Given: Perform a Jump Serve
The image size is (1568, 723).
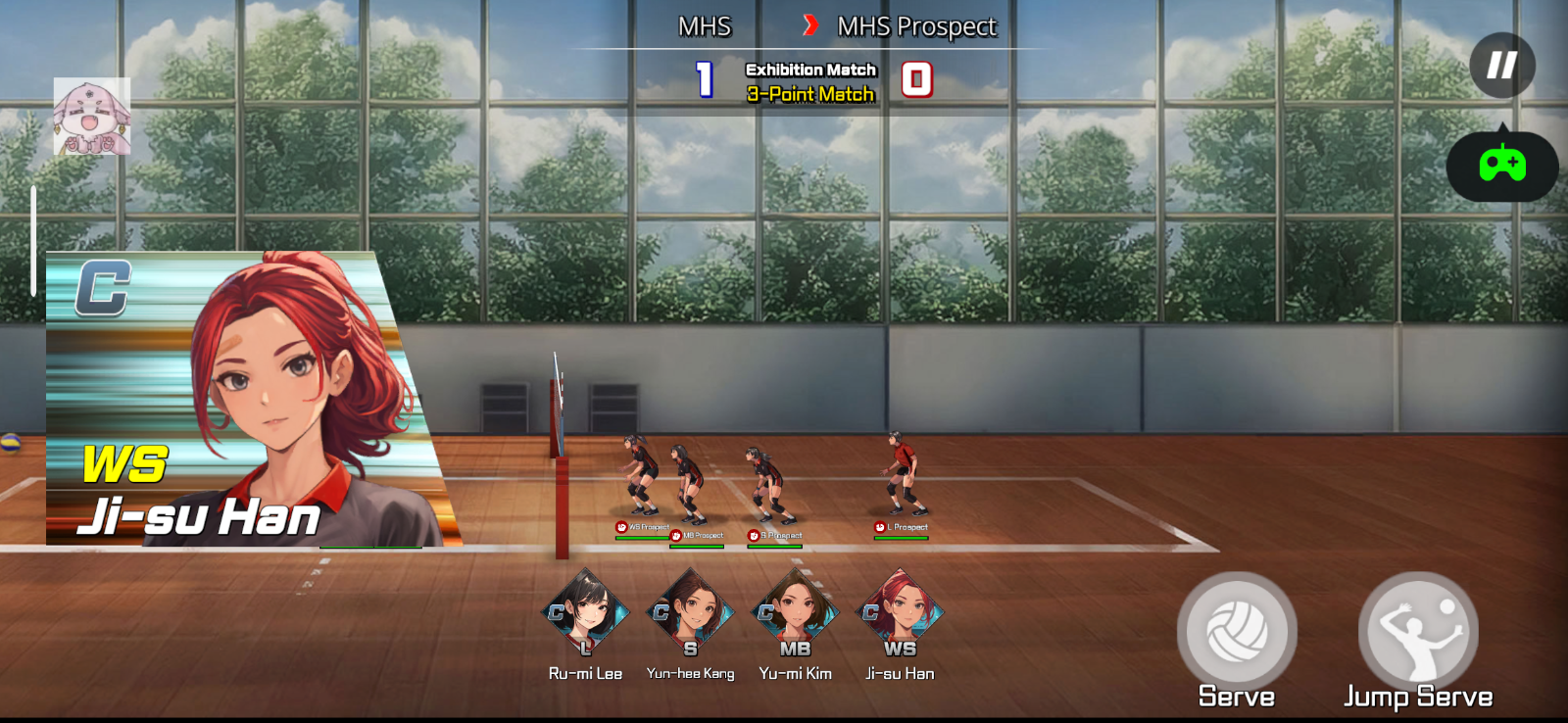Looking at the screenshot, I should click(x=1417, y=632).
